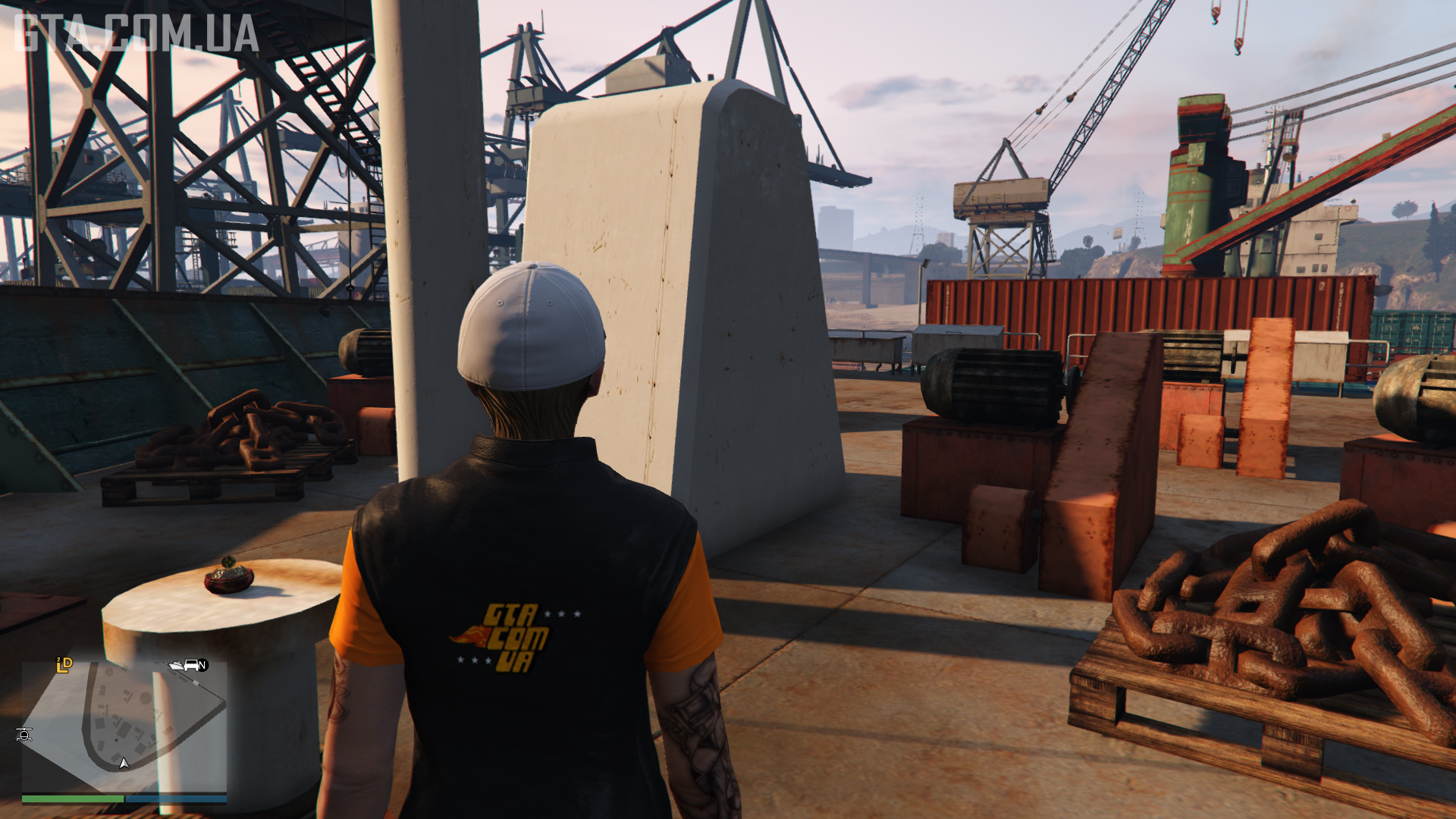Screen dimensions: 1456x819
Task: Select the helicopter blip on the minimap
Action: tap(24, 734)
